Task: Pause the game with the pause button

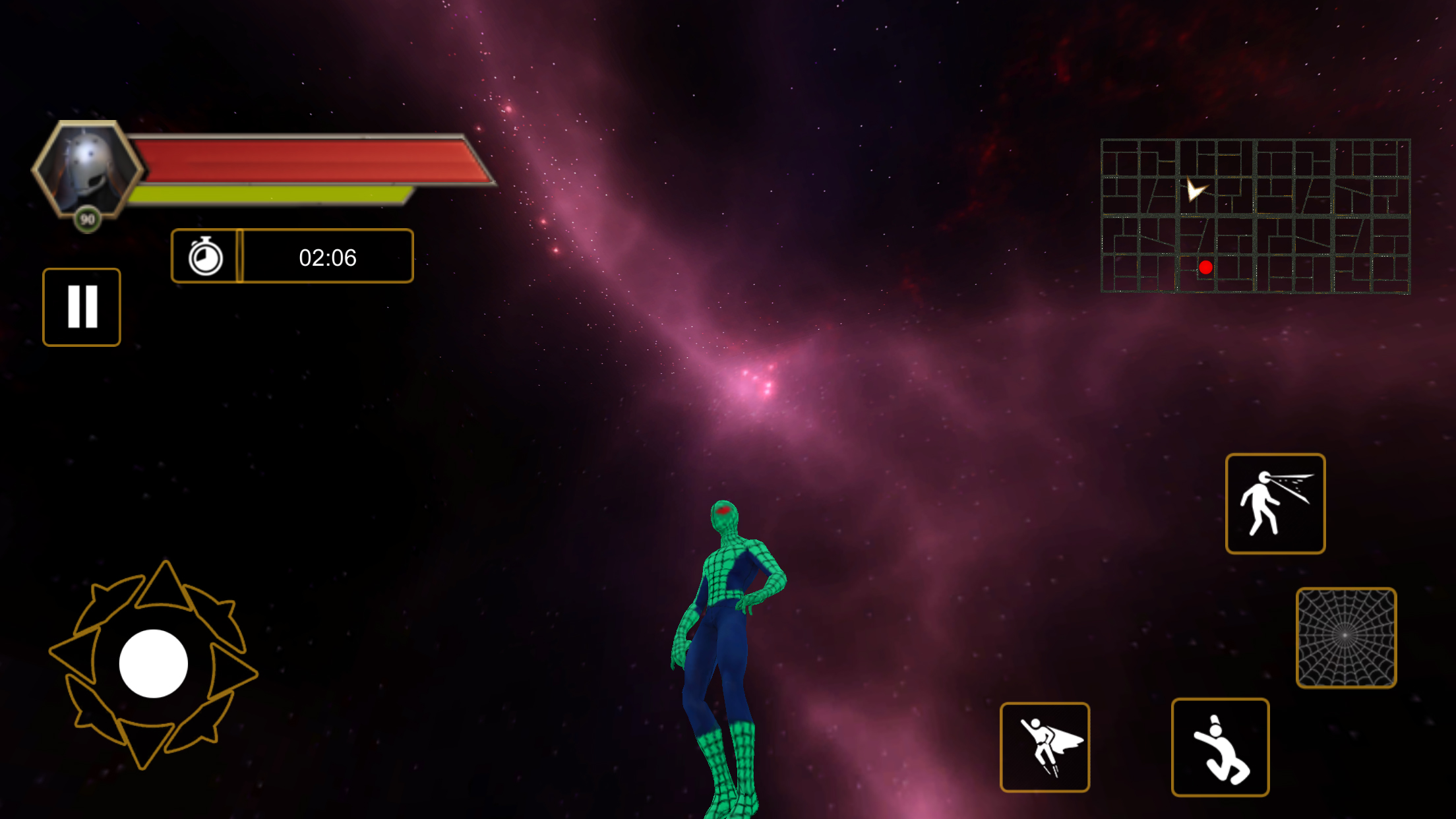Action: pyautogui.click(x=82, y=307)
